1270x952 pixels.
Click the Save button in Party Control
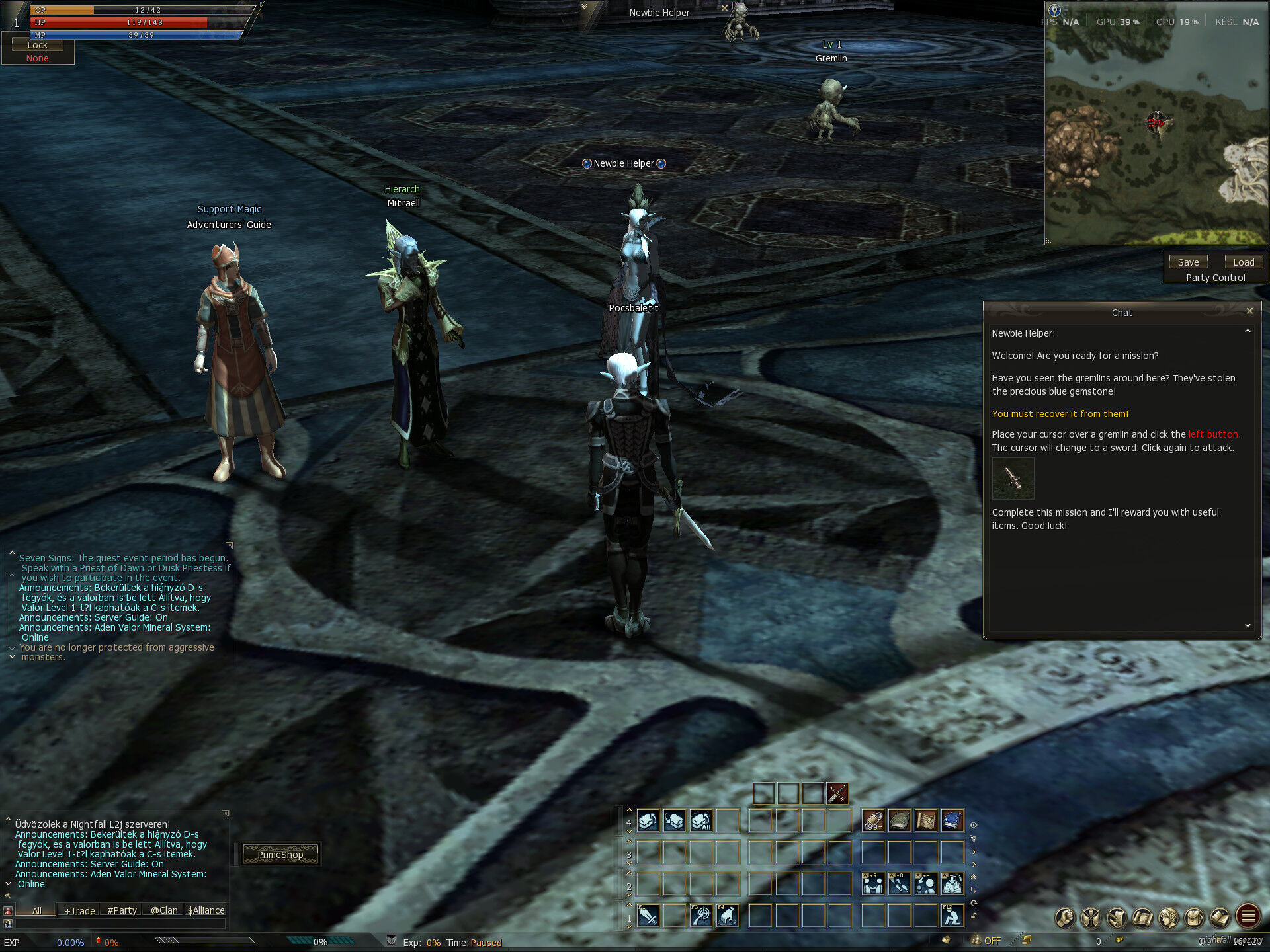1188,262
